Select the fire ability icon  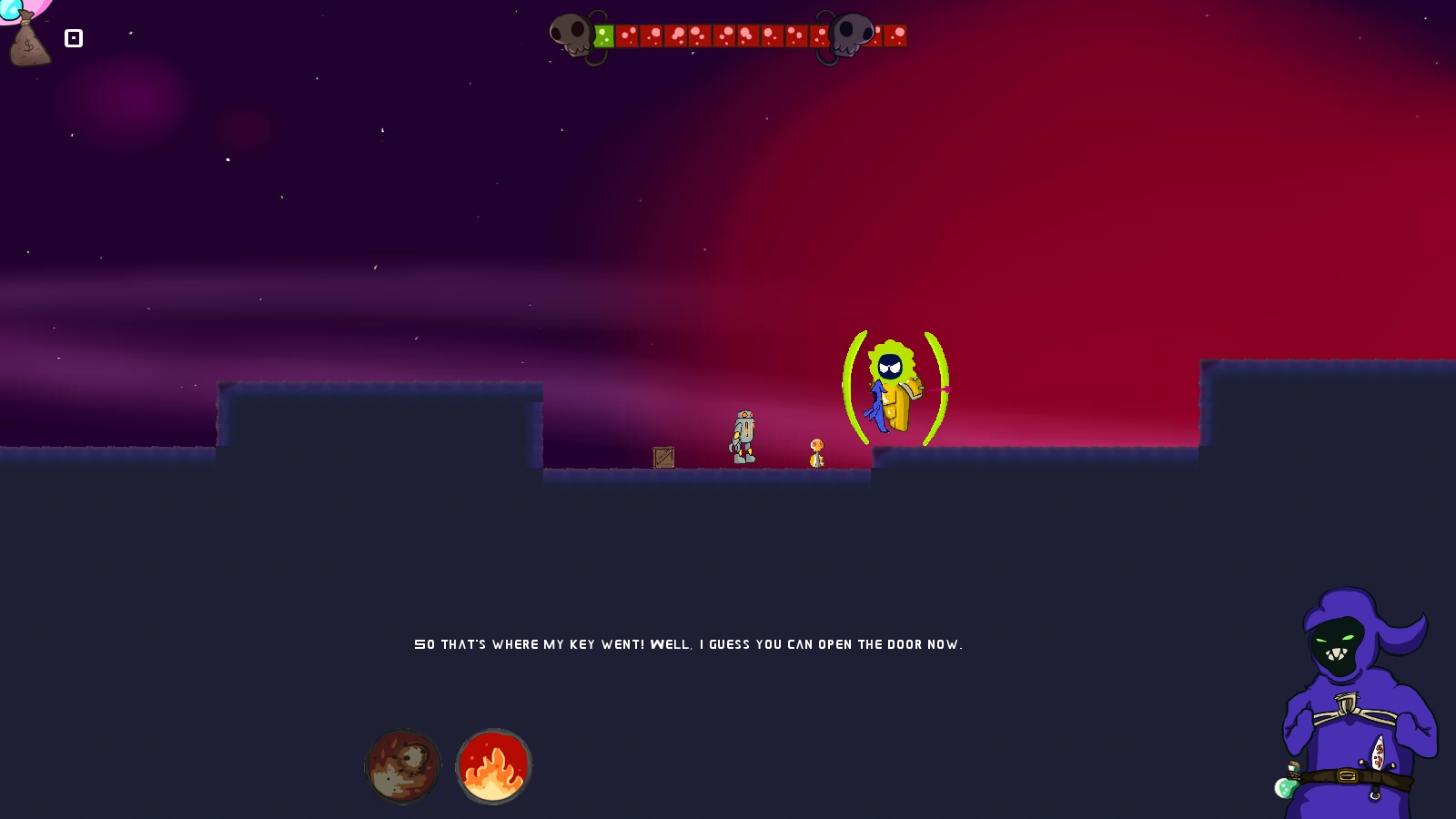(493, 767)
